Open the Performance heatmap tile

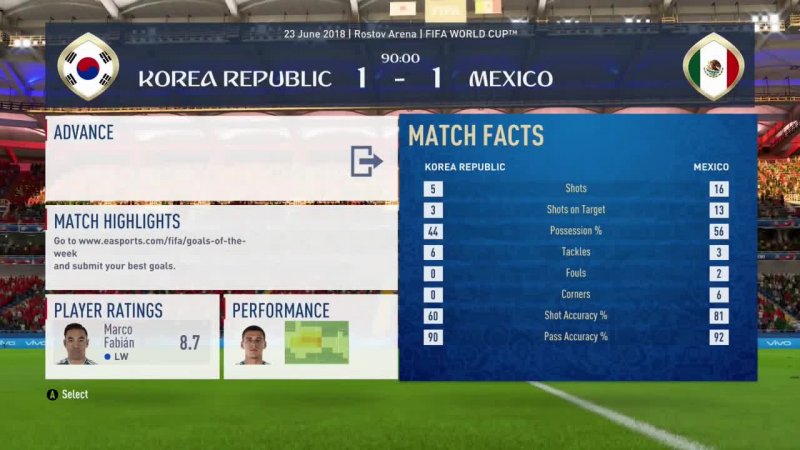[310, 336]
